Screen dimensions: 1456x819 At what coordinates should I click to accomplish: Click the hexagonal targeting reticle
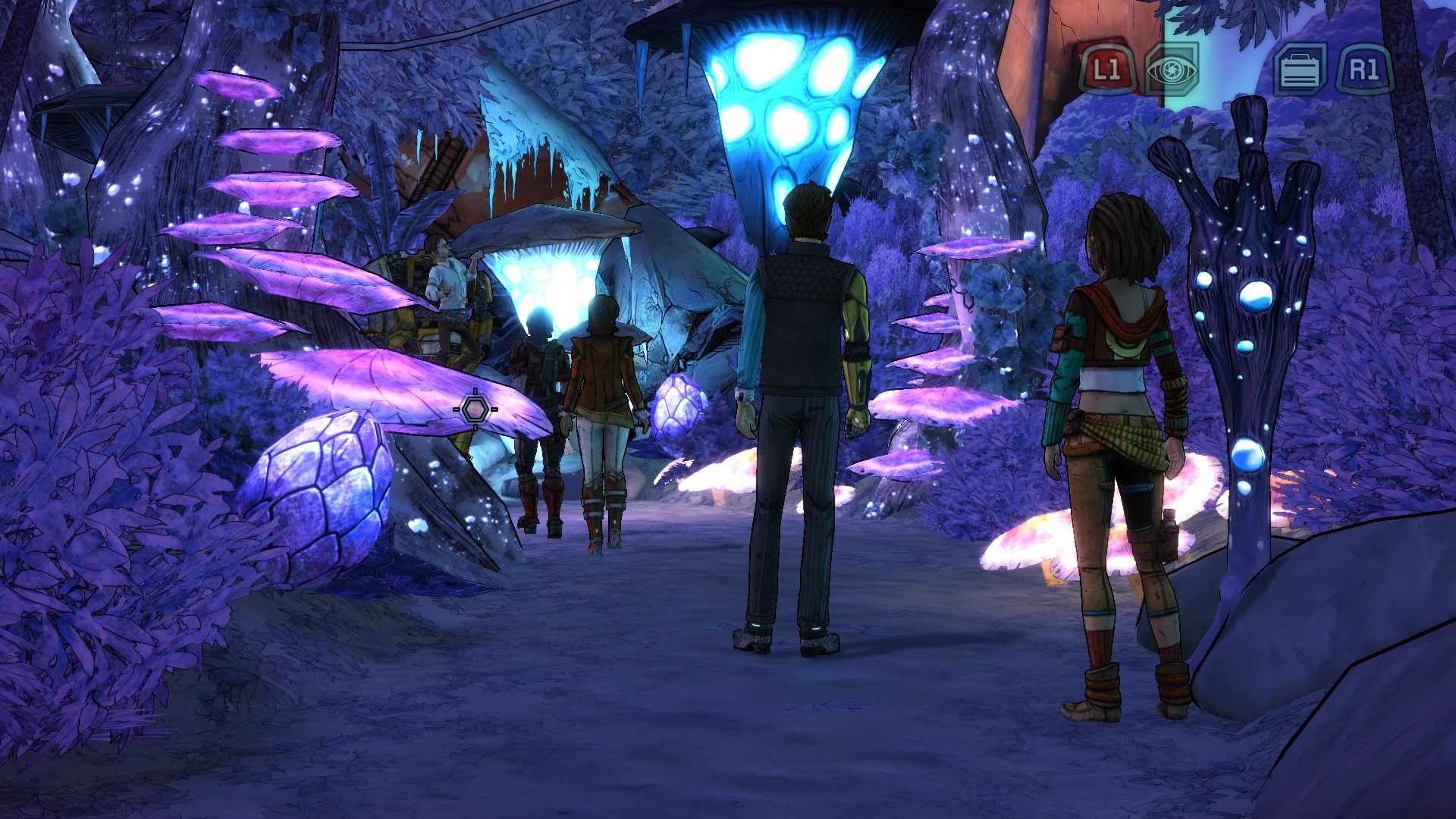(x=475, y=409)
